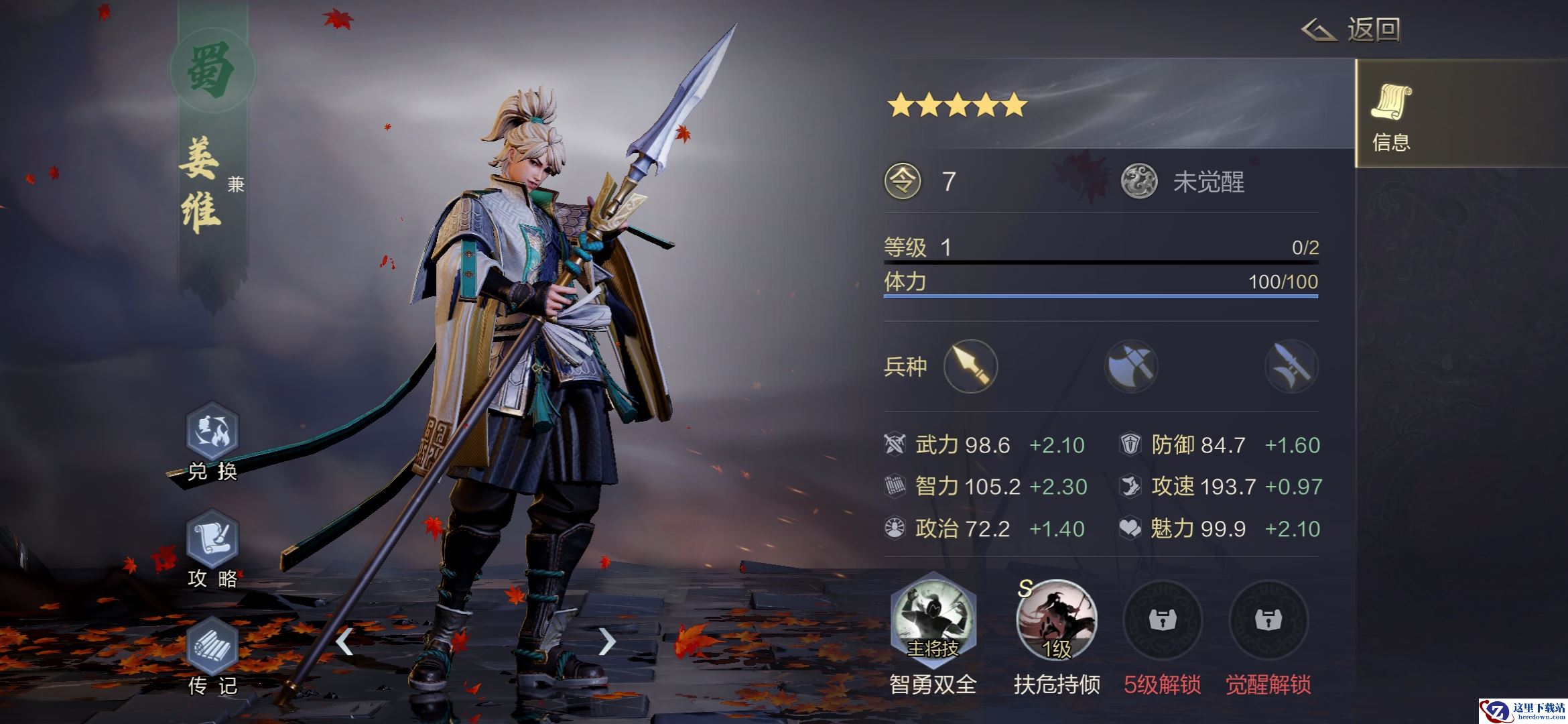Click the 令 command cost icon

[903, 182]
